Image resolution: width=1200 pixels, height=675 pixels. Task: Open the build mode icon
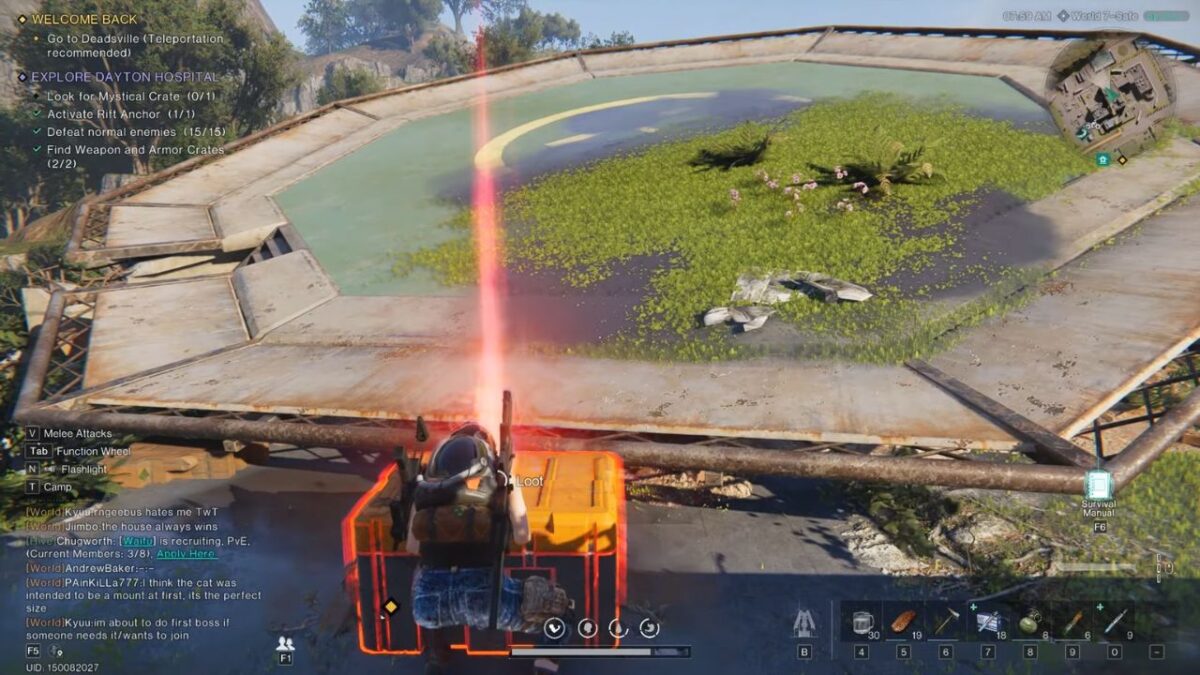coord(803,623)
